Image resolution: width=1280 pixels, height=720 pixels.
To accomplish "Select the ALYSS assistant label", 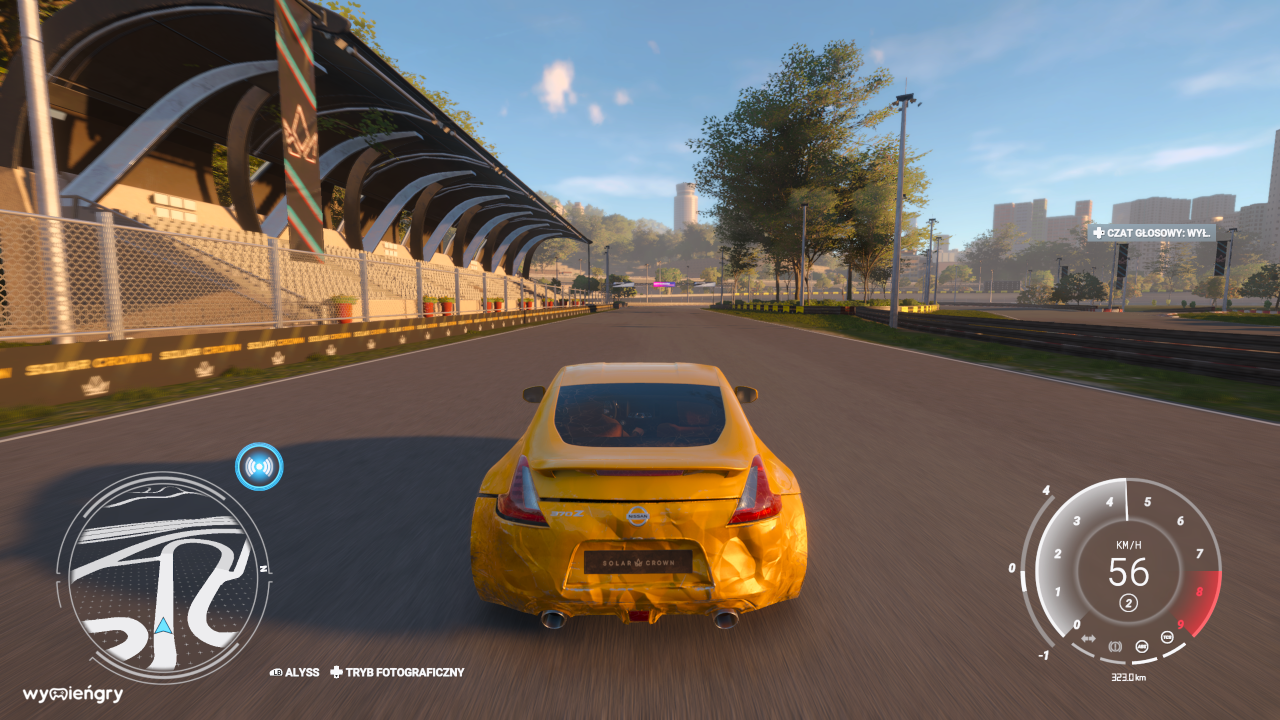I will click(x=295, y=673).
